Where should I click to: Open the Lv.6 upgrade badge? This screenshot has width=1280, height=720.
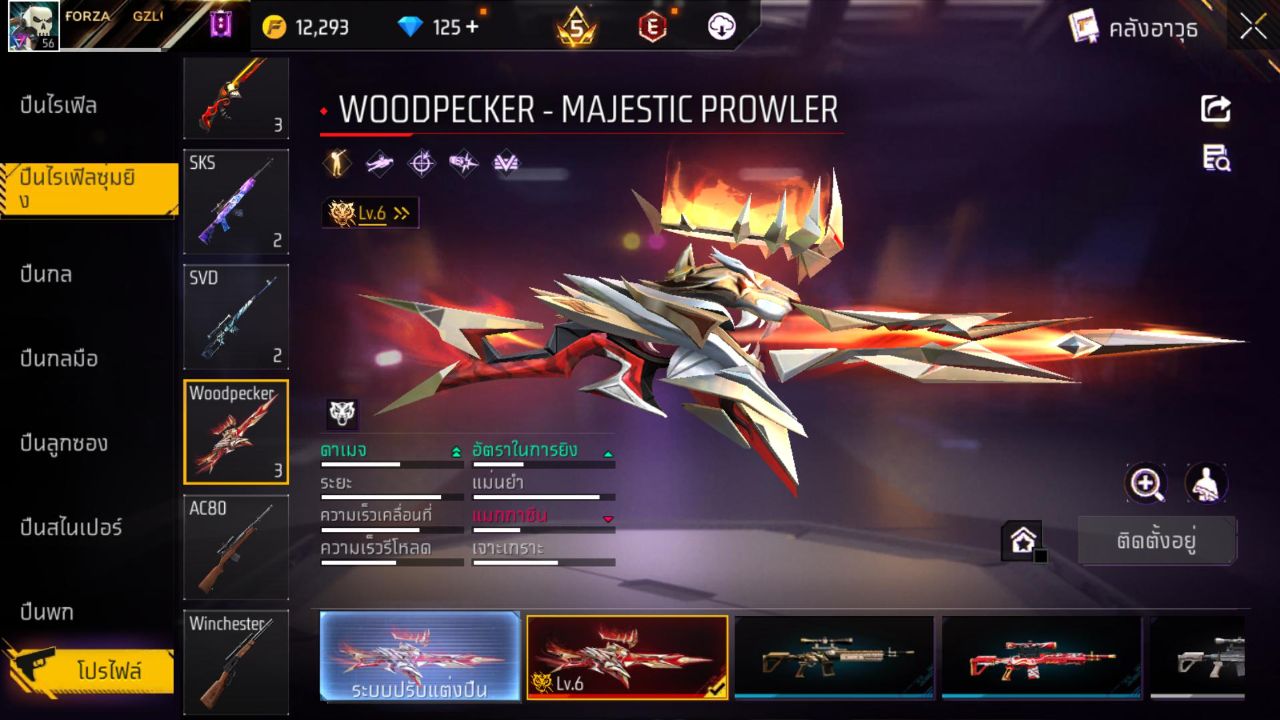click(x=370, y=212)
